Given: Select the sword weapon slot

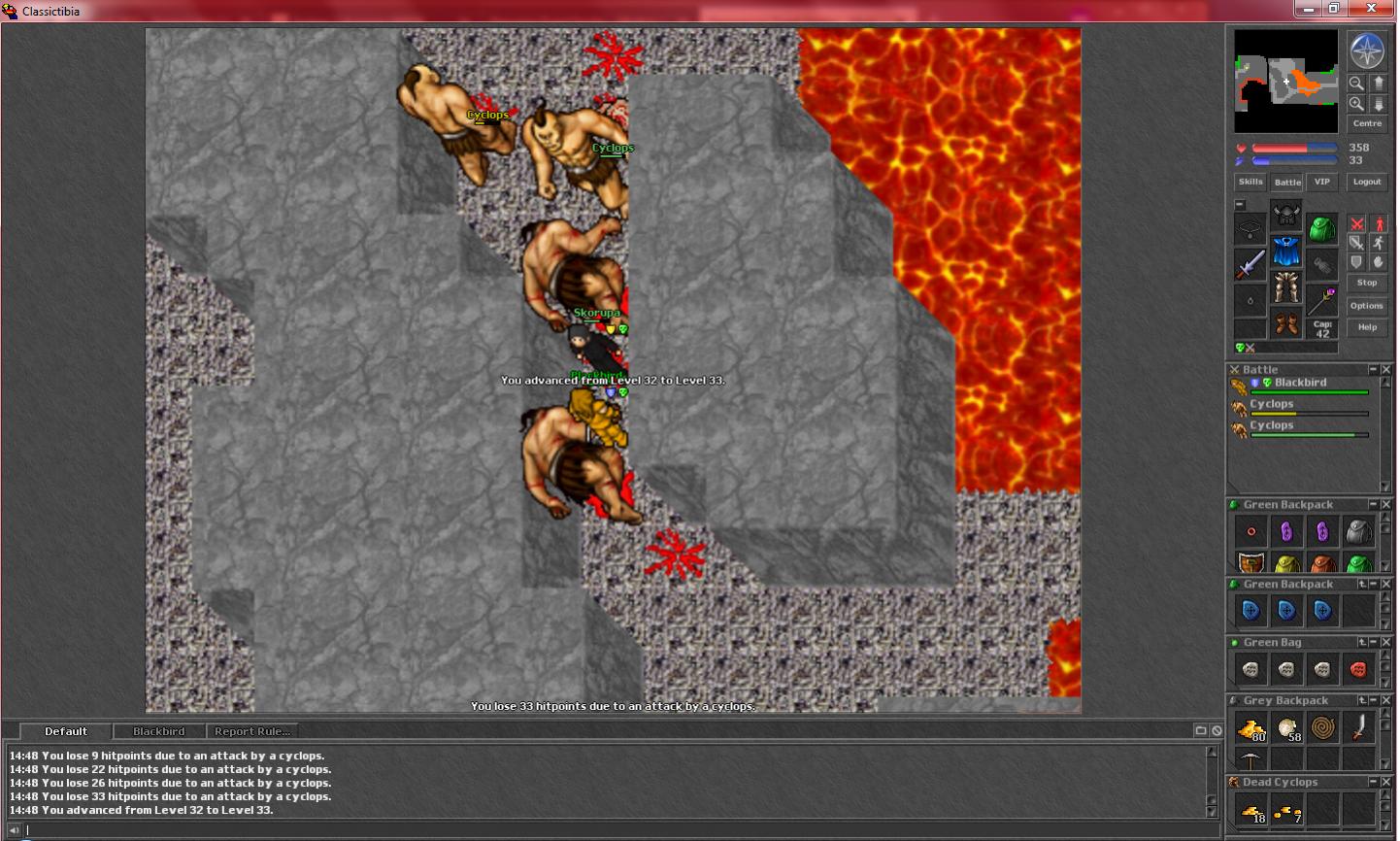Looking at the screenshot, I should (x=1250, y=264).
